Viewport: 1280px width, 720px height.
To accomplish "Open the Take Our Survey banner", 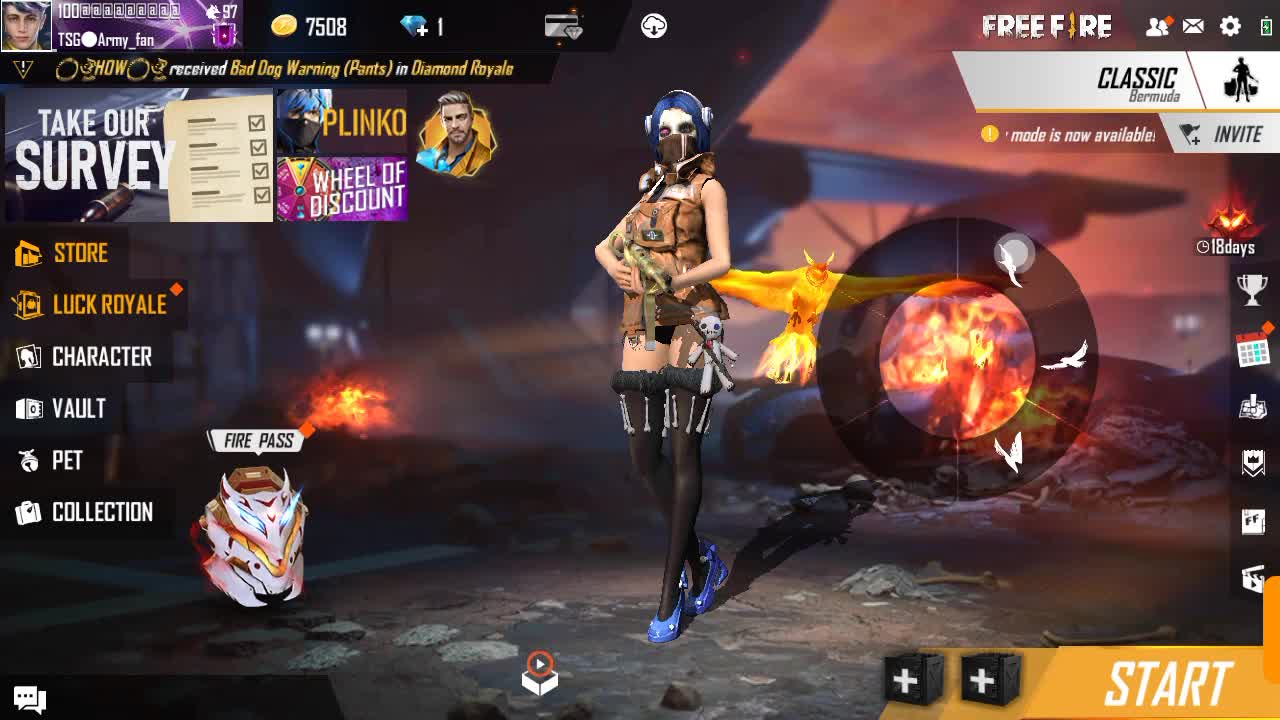I will 138,156.
